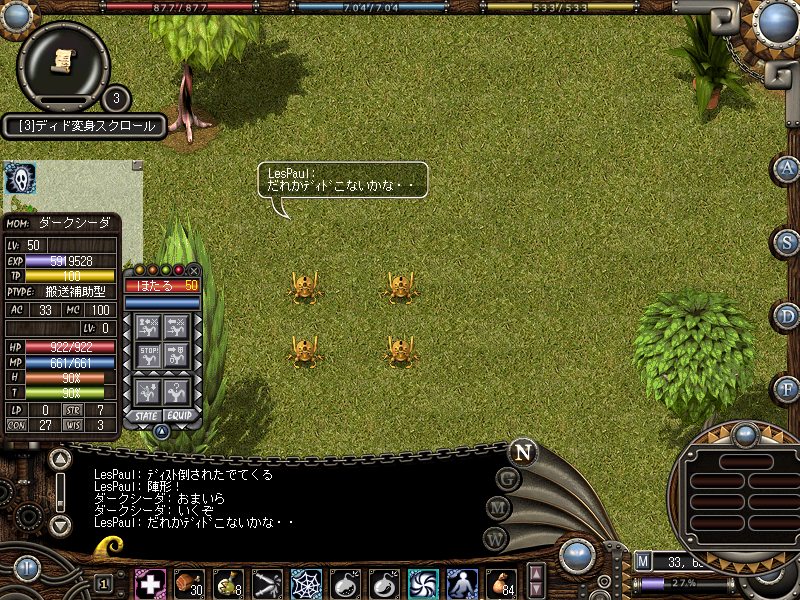Open the pet EQUIP panel
This screenshot has width=800, height=600.
(177, 414)
